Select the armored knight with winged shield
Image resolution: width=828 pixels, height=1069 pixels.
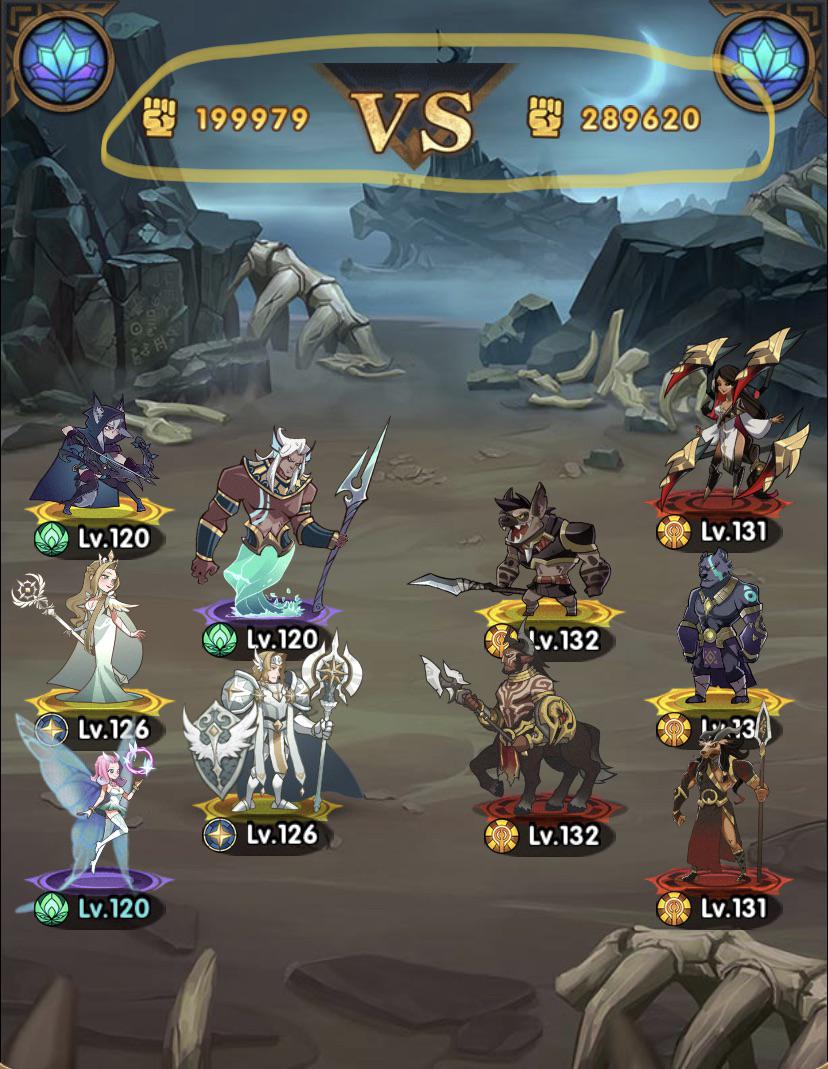(270, 735)
